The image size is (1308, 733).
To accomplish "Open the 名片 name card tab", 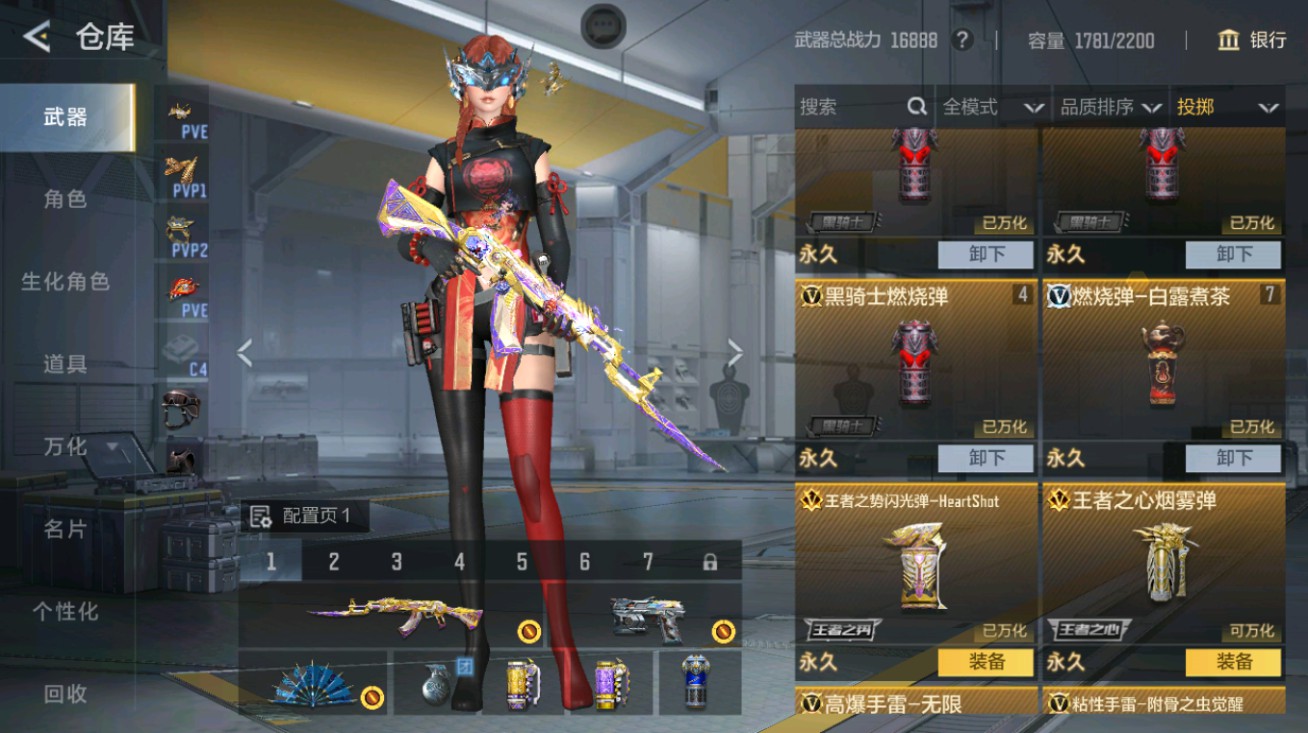I will pyautogui.click(x=66, y=528).
